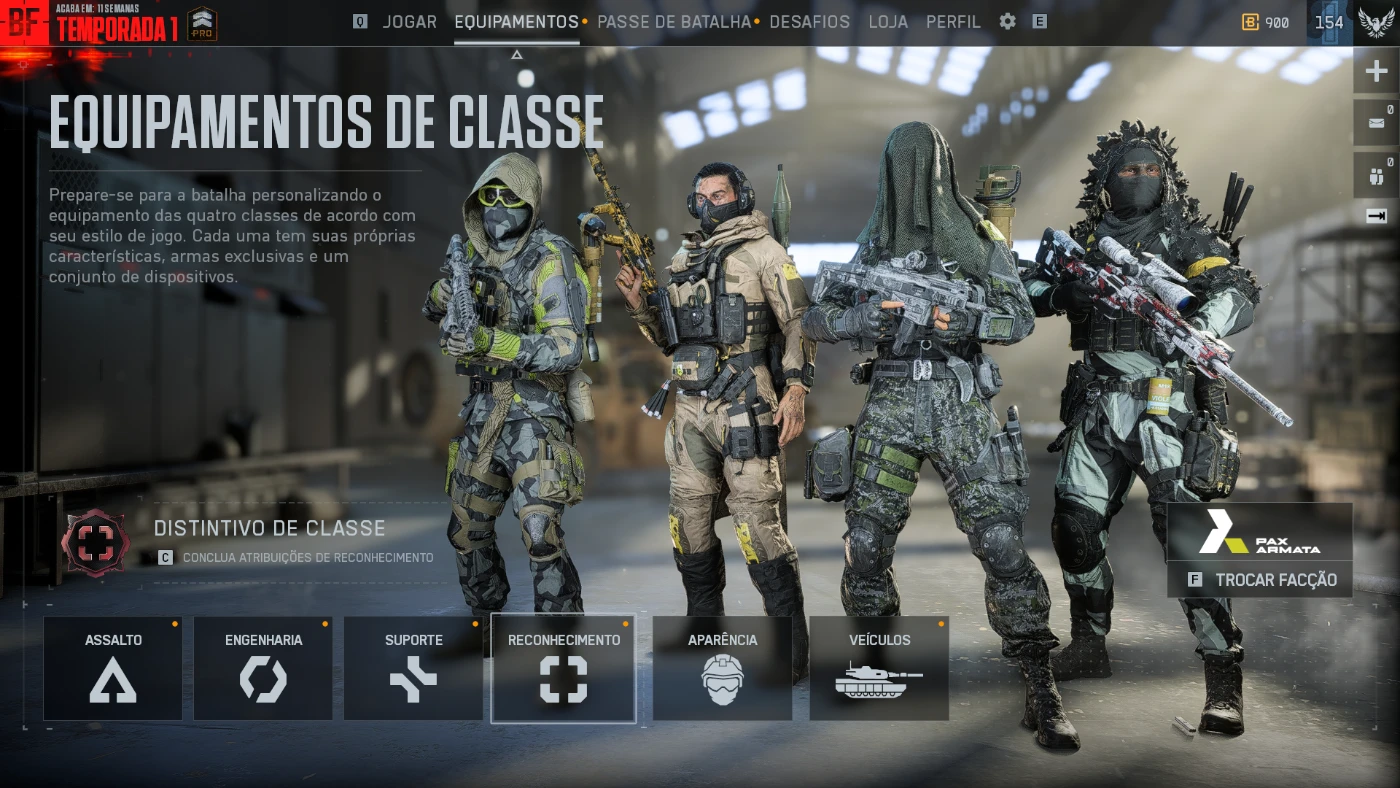The height and width of the screenshot is (788, 1400).
Task: Choose the Engenharia class tile
Action: click(x=263, y=668)
